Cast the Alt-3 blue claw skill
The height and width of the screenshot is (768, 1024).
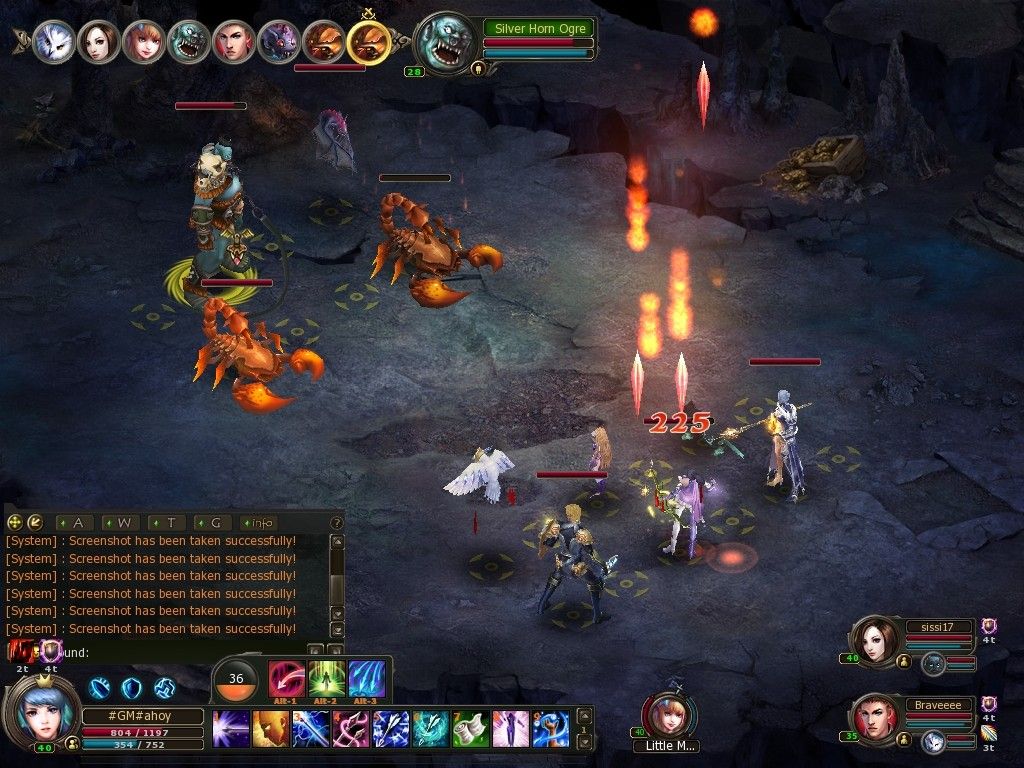pos(367,680)
